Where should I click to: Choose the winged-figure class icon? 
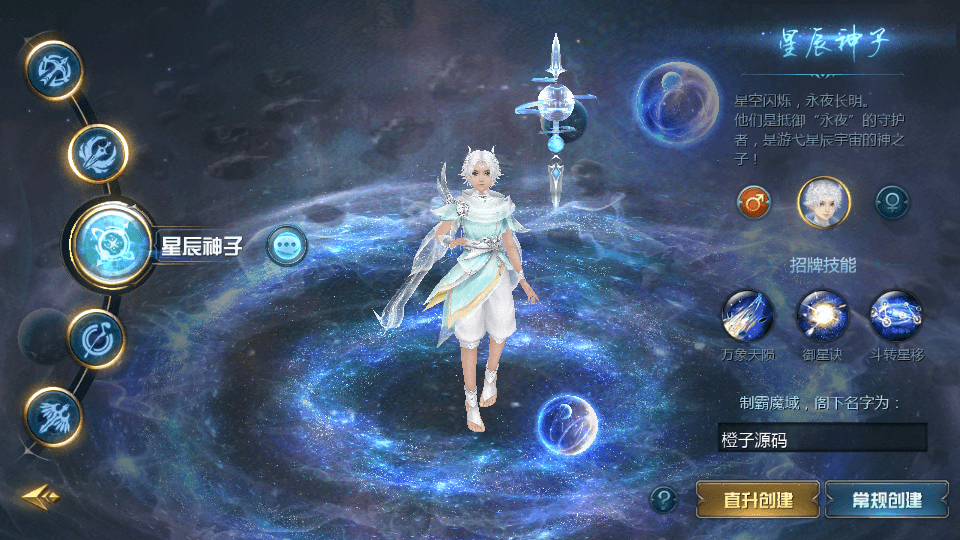53,414
